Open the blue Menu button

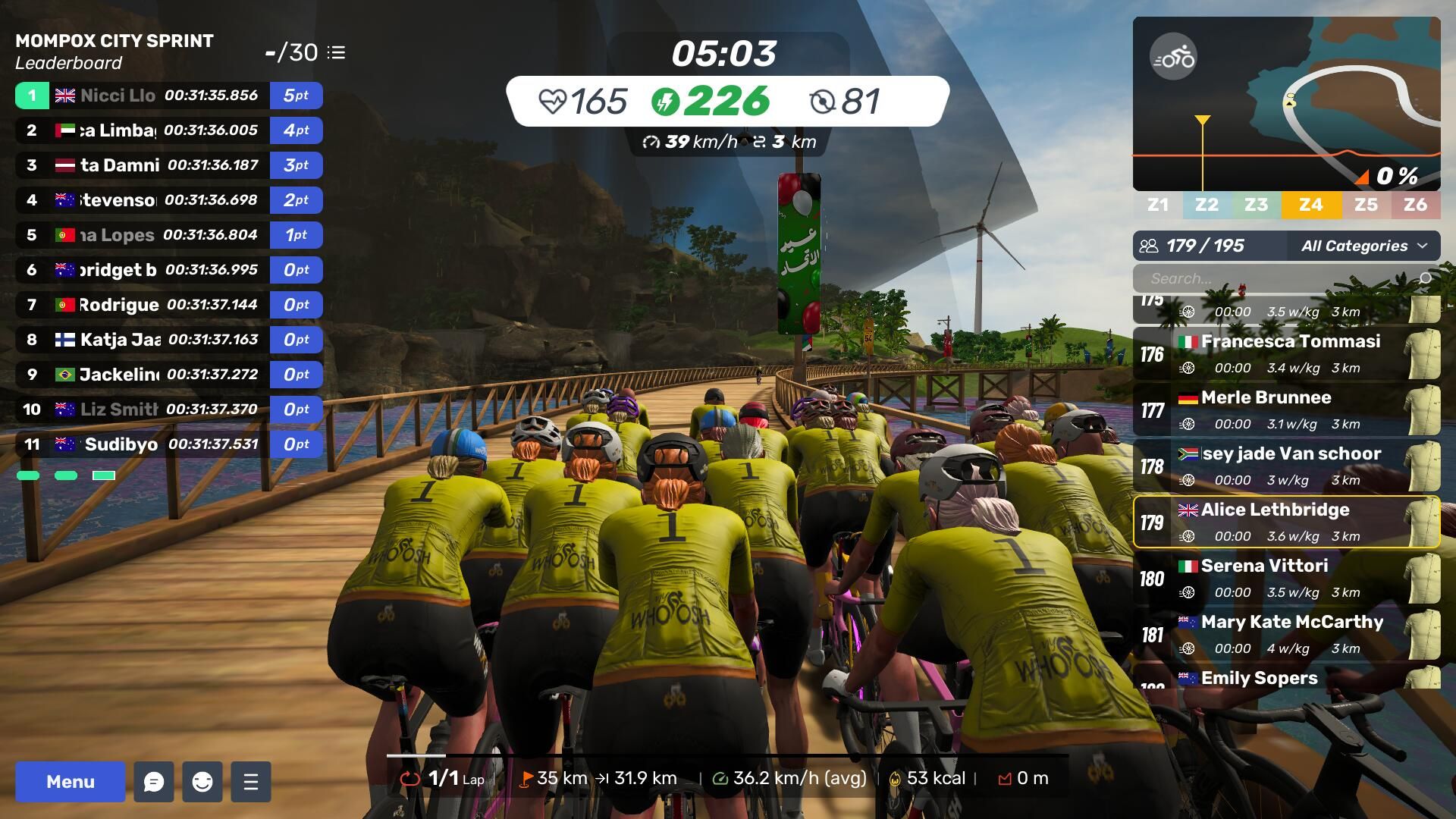(70, 782)
